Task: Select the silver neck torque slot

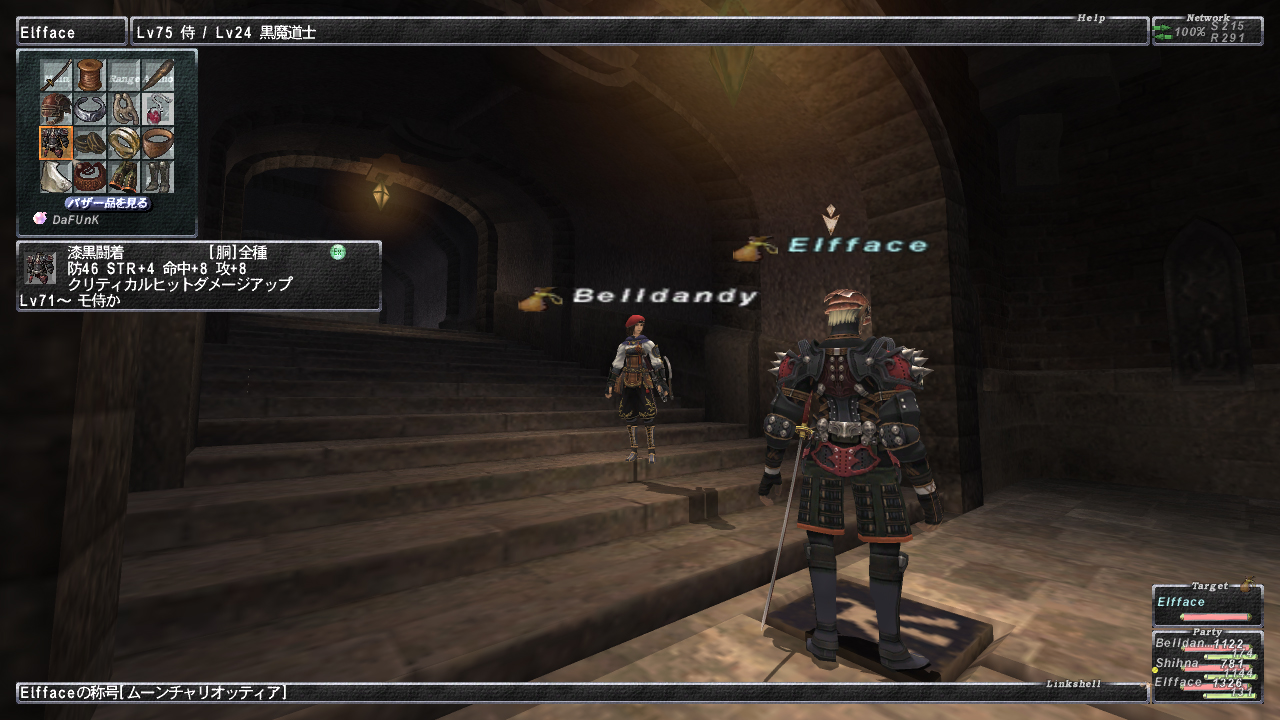Action: coord(90,109)
